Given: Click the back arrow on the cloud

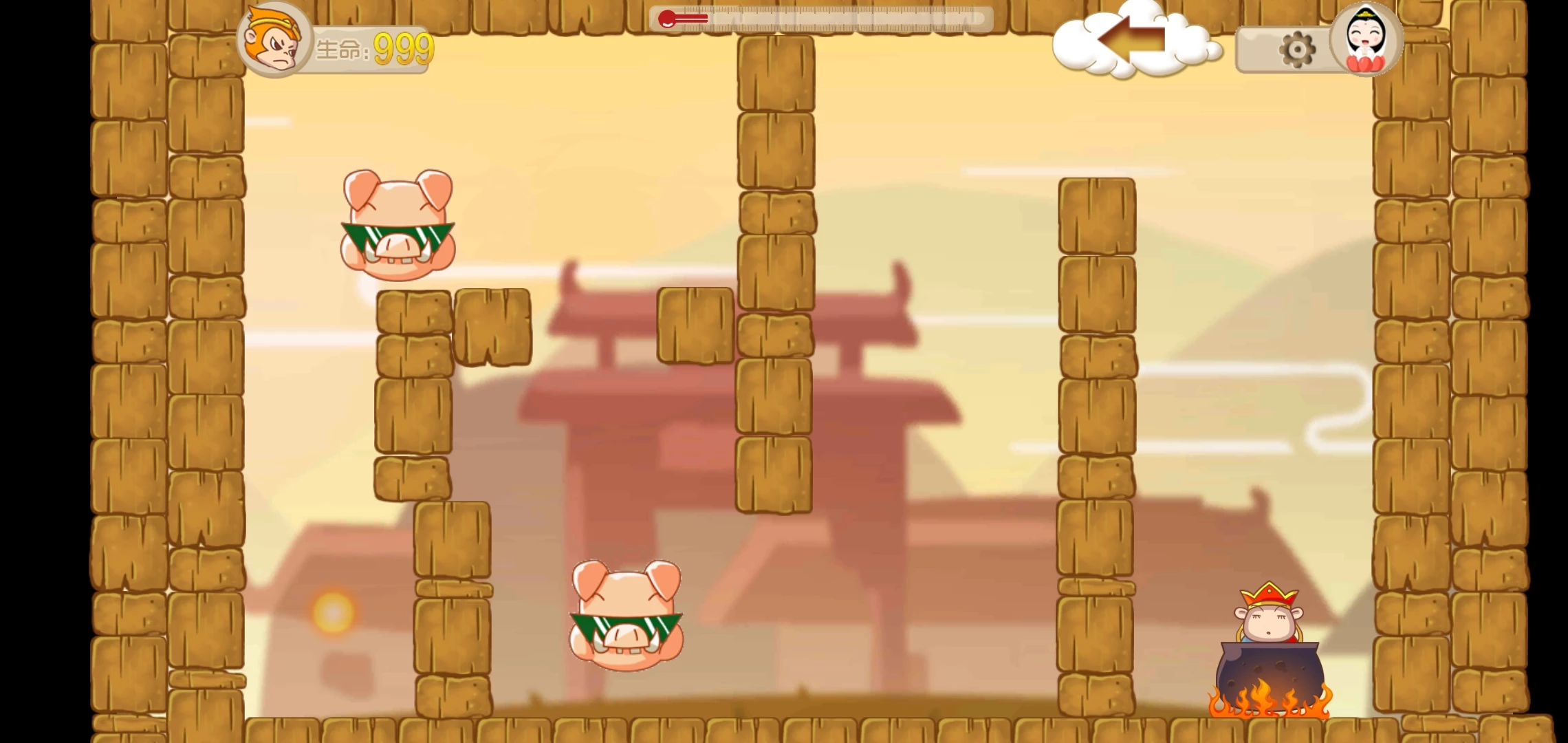Looking at the screenshot, I should (x=1132, y=40).
